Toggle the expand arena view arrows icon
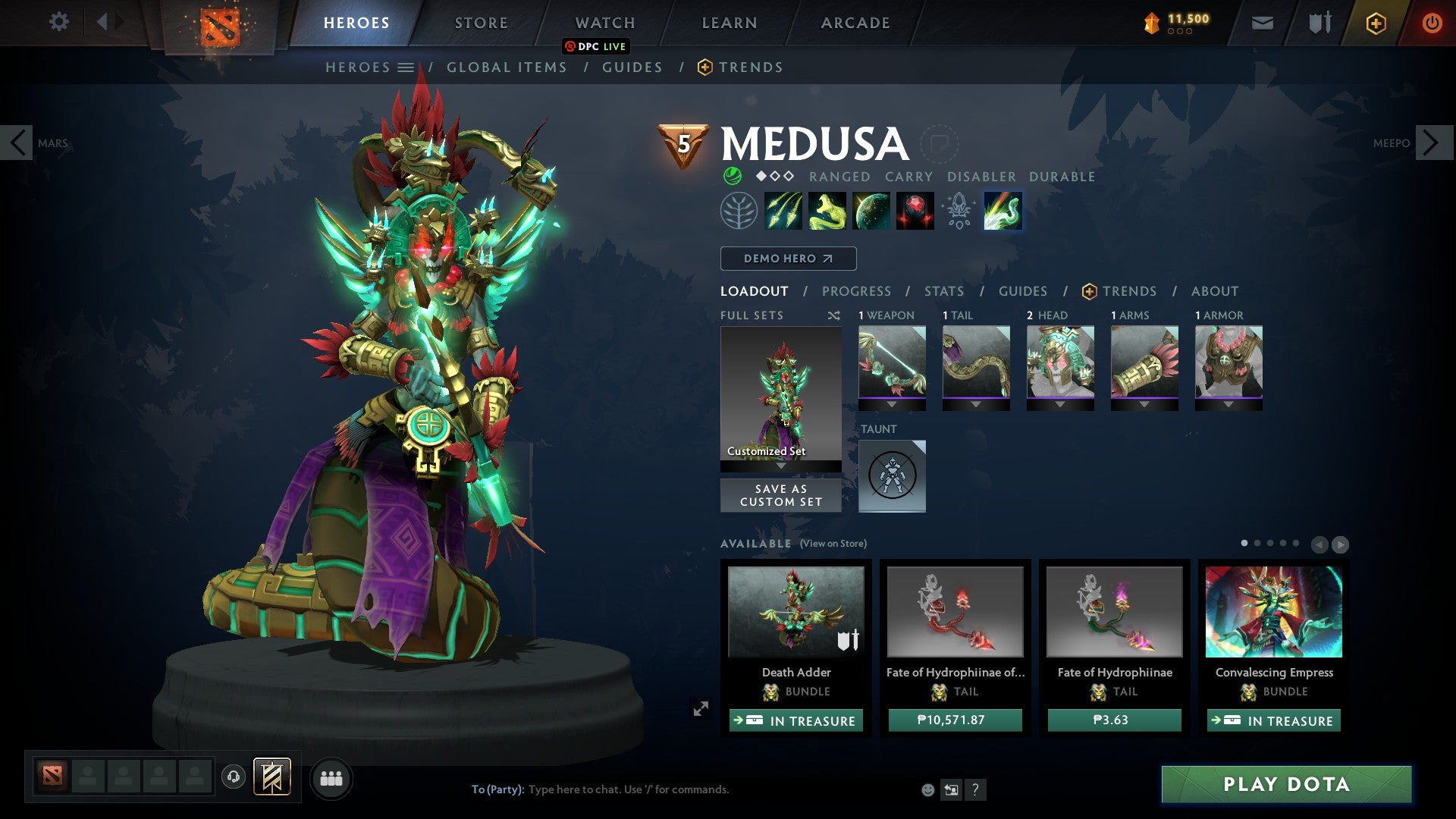Image resolution: width=1456 pixels, height=819 pixels. point(701,708)
